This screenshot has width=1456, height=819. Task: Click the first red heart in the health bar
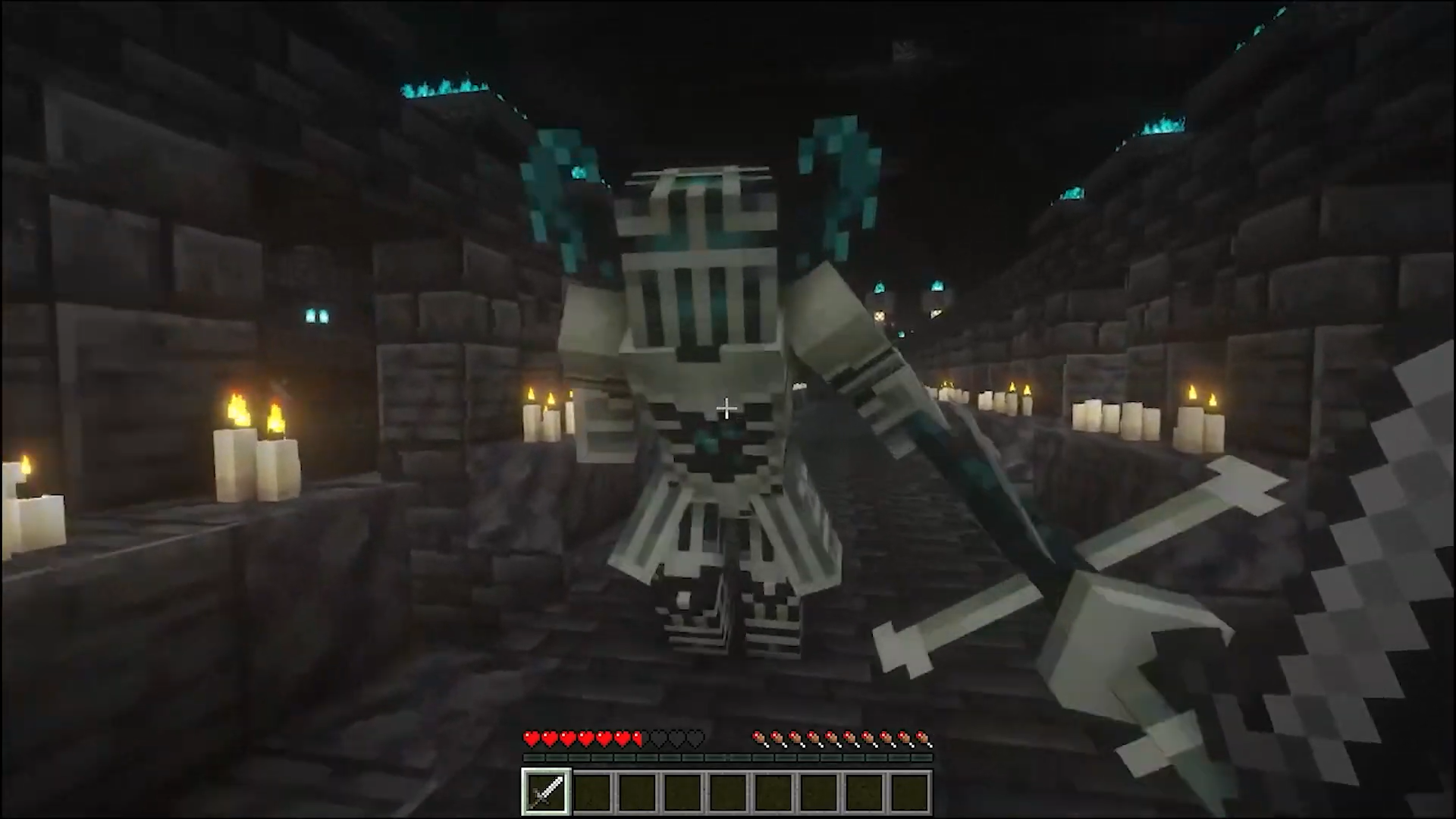coord(530,738)
